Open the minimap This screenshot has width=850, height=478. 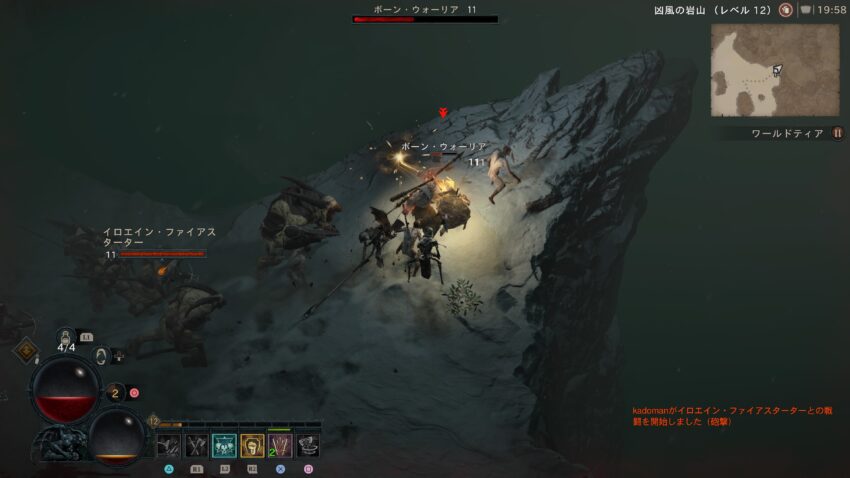click(x=775, y=70)
